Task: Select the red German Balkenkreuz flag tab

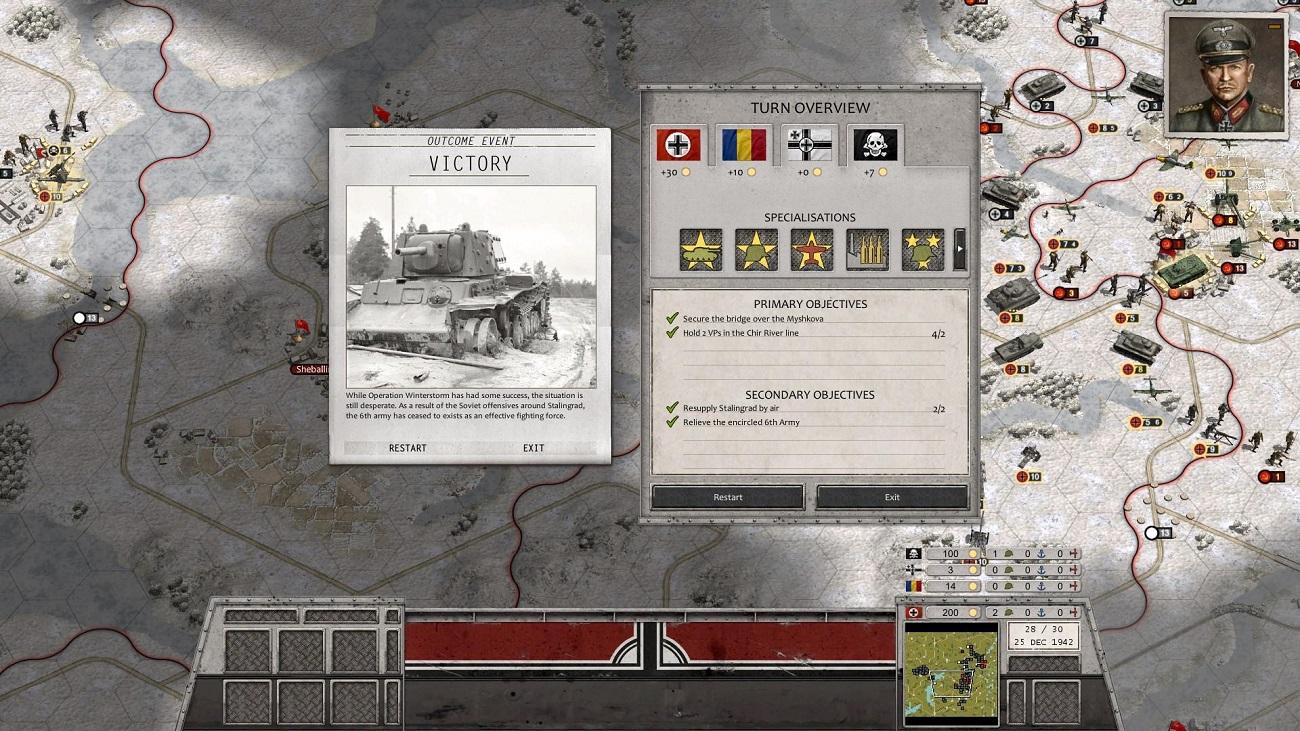Action: pyautogui.click(x=678, y=146)
